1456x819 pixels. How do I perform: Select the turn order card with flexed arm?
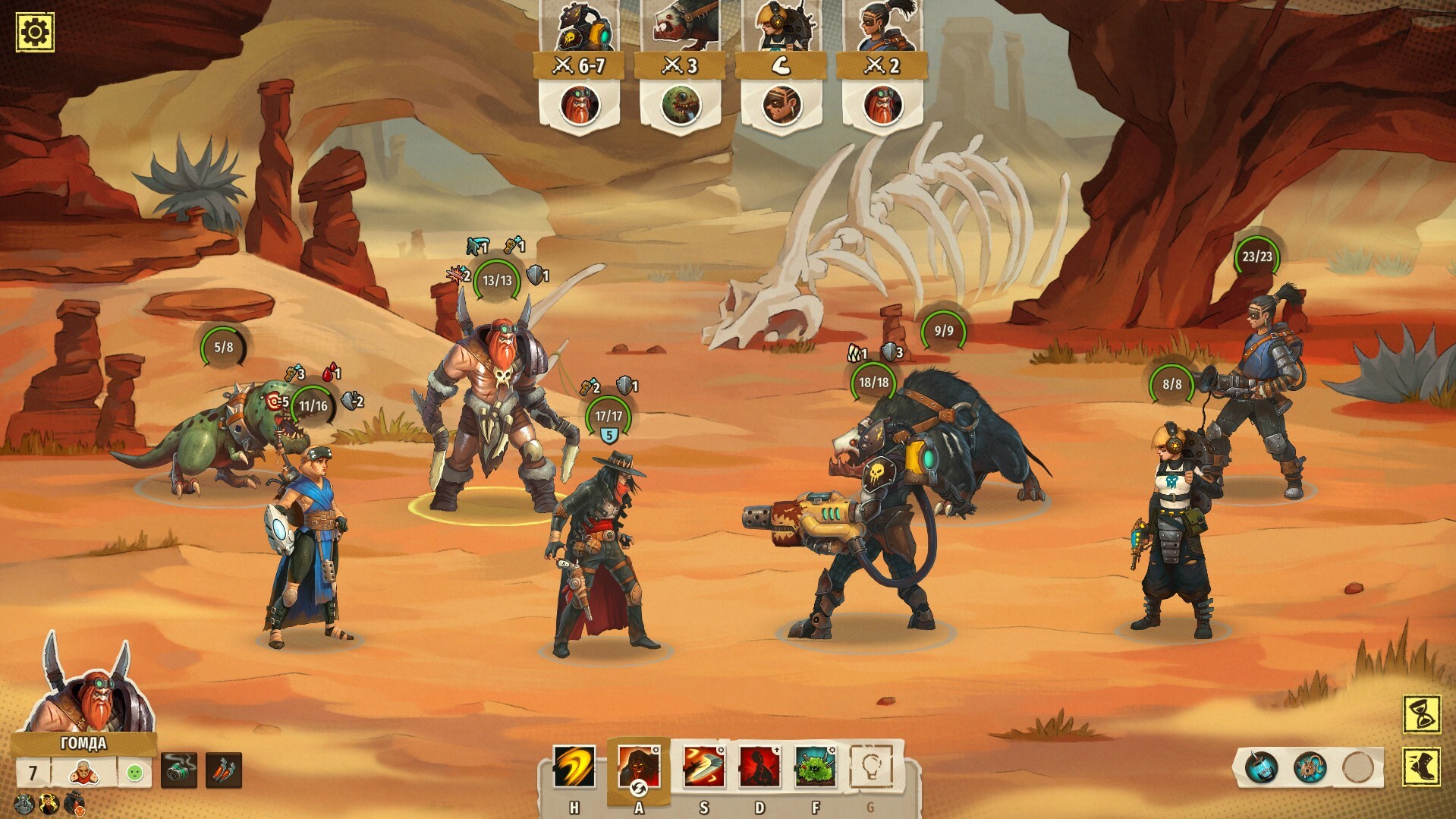pyautogui.click(x=781, y=68)
